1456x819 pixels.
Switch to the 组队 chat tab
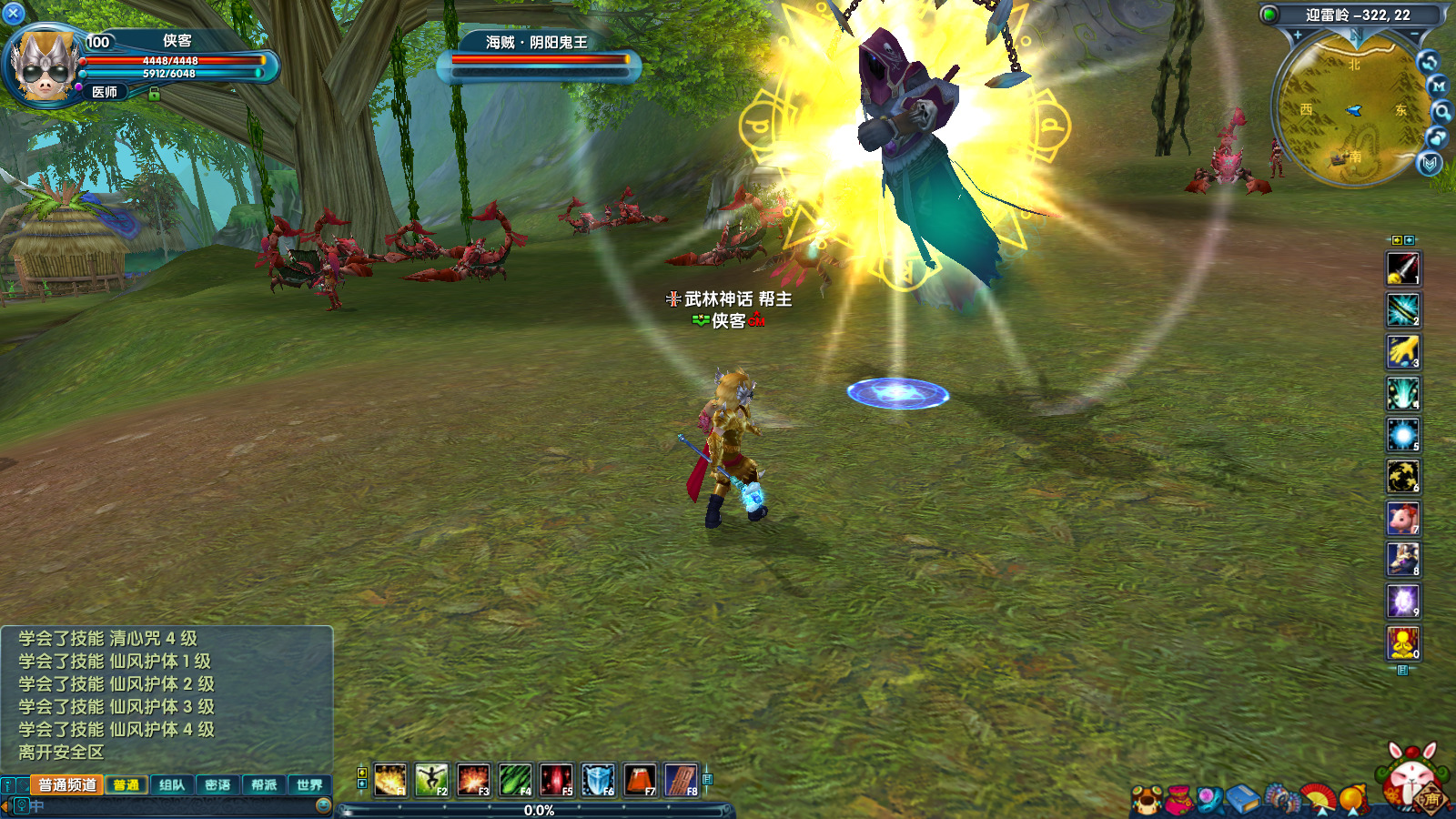coord(172,784)
